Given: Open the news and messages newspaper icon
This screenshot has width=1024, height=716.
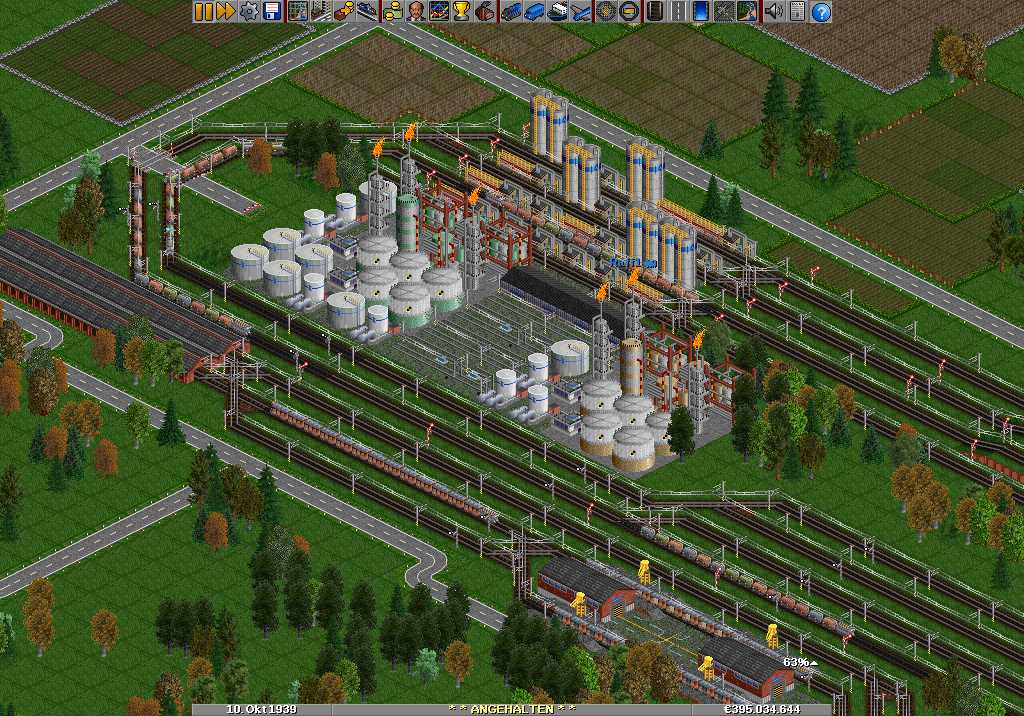Looking at the screenshot, I should click(x=797, y=12).
